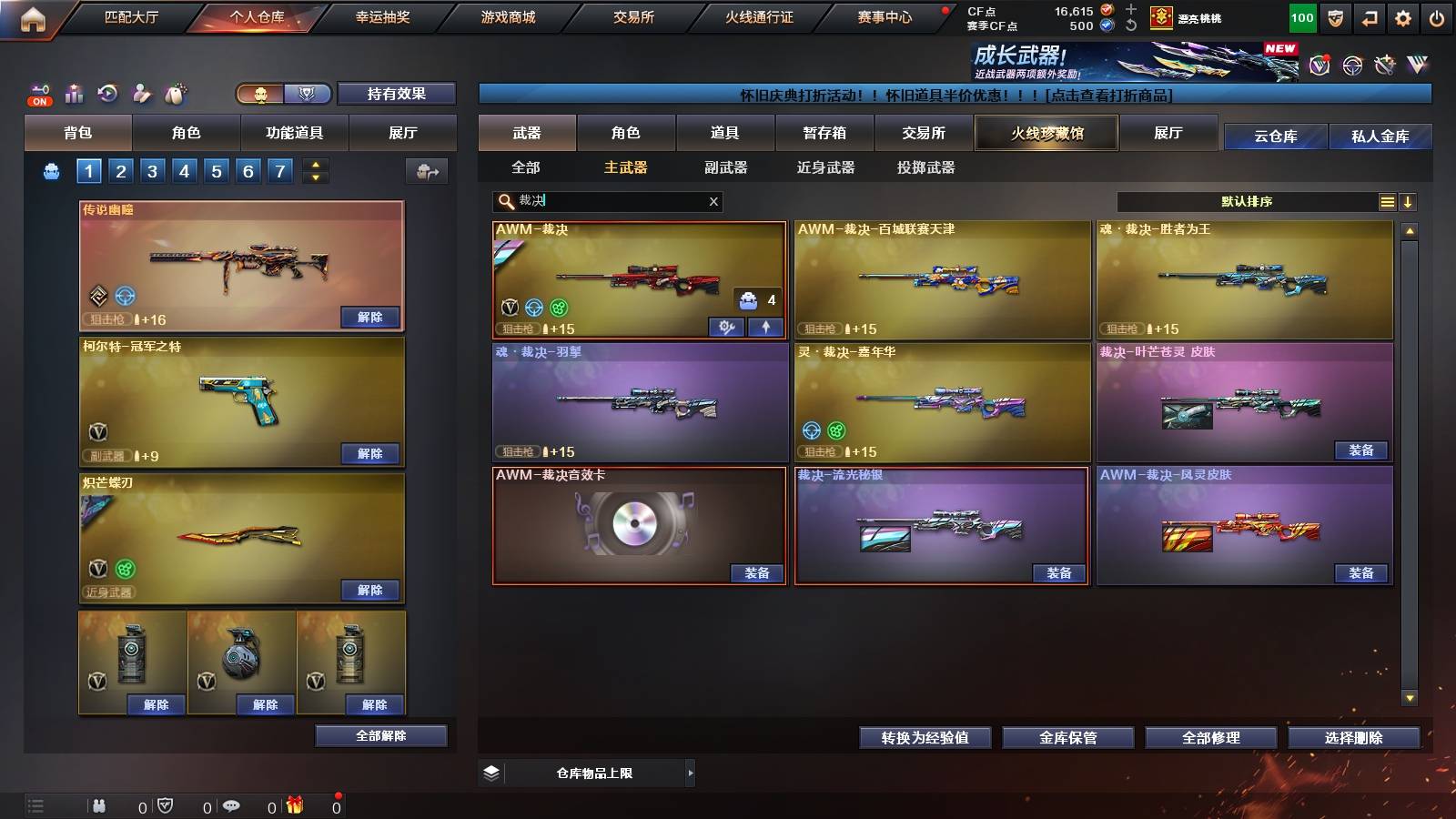
Task: Open the character customization icon next to replay
Action: 142,94
